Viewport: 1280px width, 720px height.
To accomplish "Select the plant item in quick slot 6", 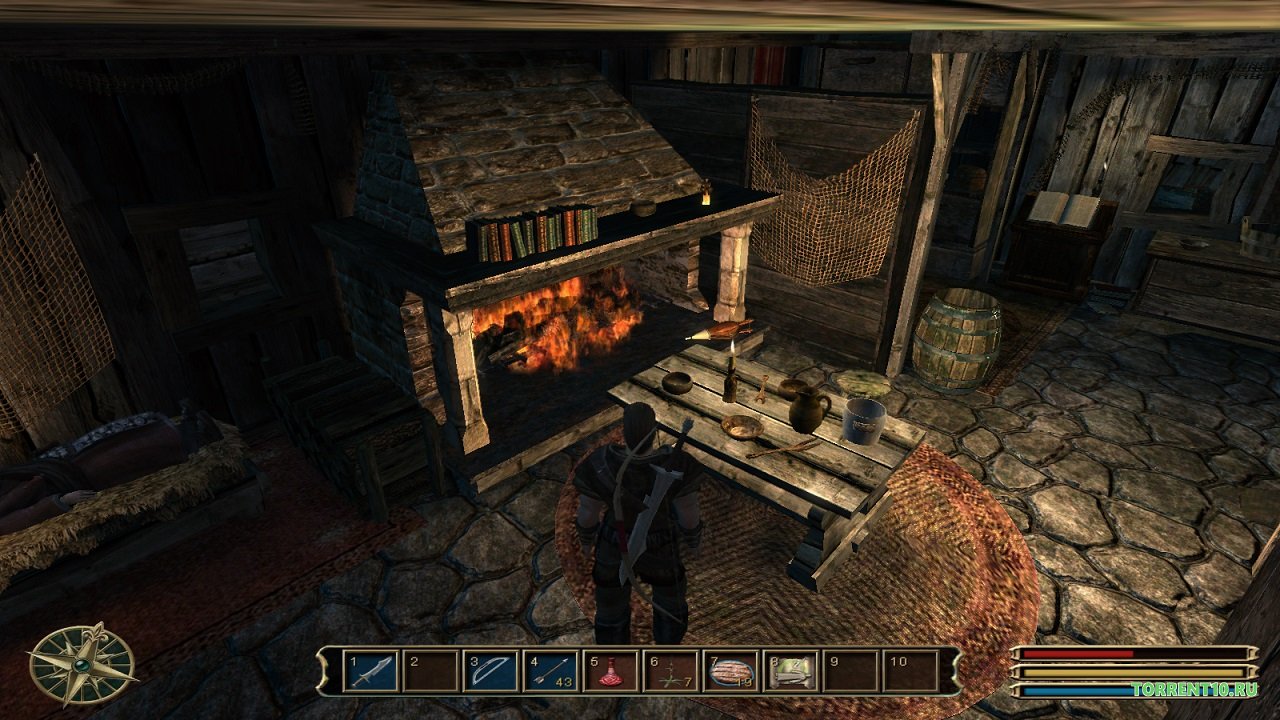I will (671, 670).
